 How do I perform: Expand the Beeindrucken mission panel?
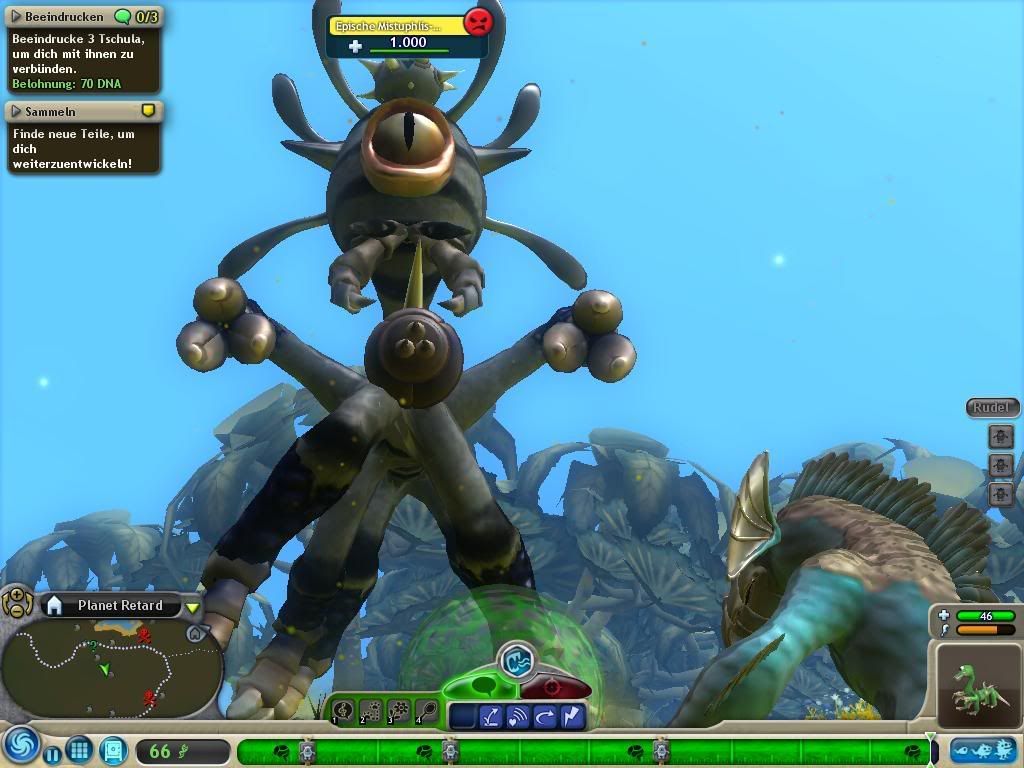pos(17,17)
